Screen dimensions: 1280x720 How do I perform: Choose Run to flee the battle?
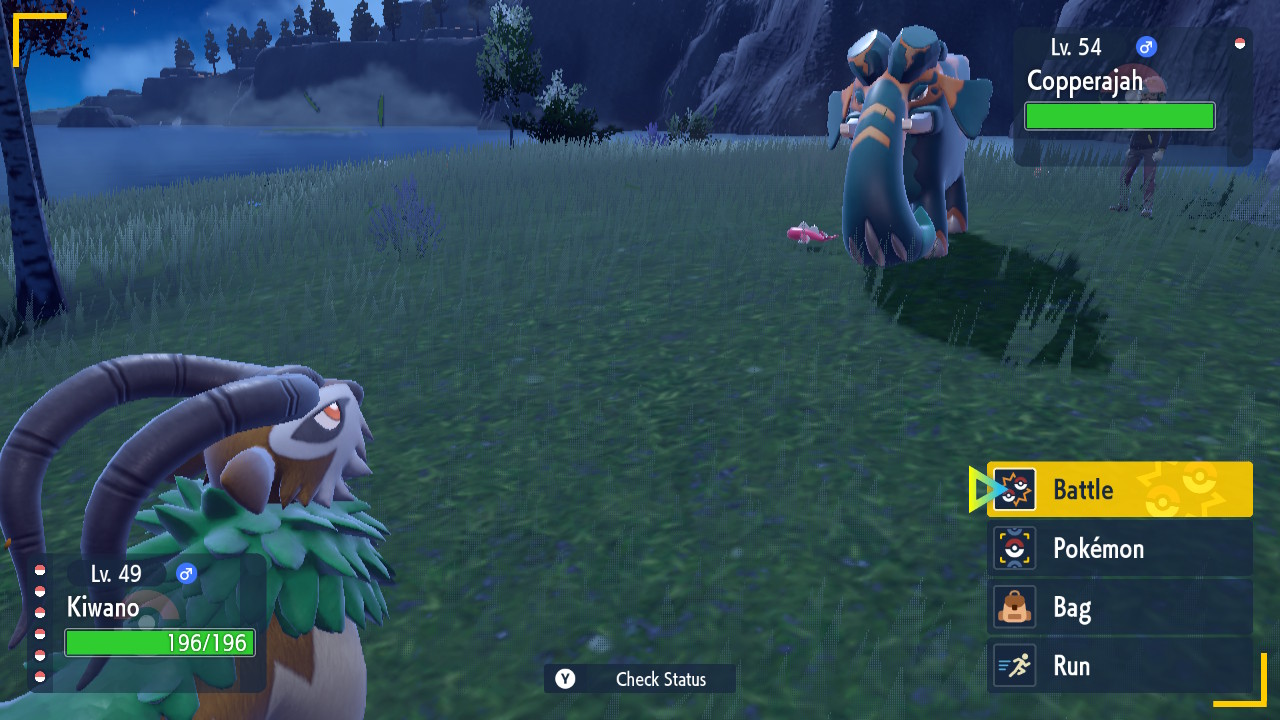point(1119,666)
